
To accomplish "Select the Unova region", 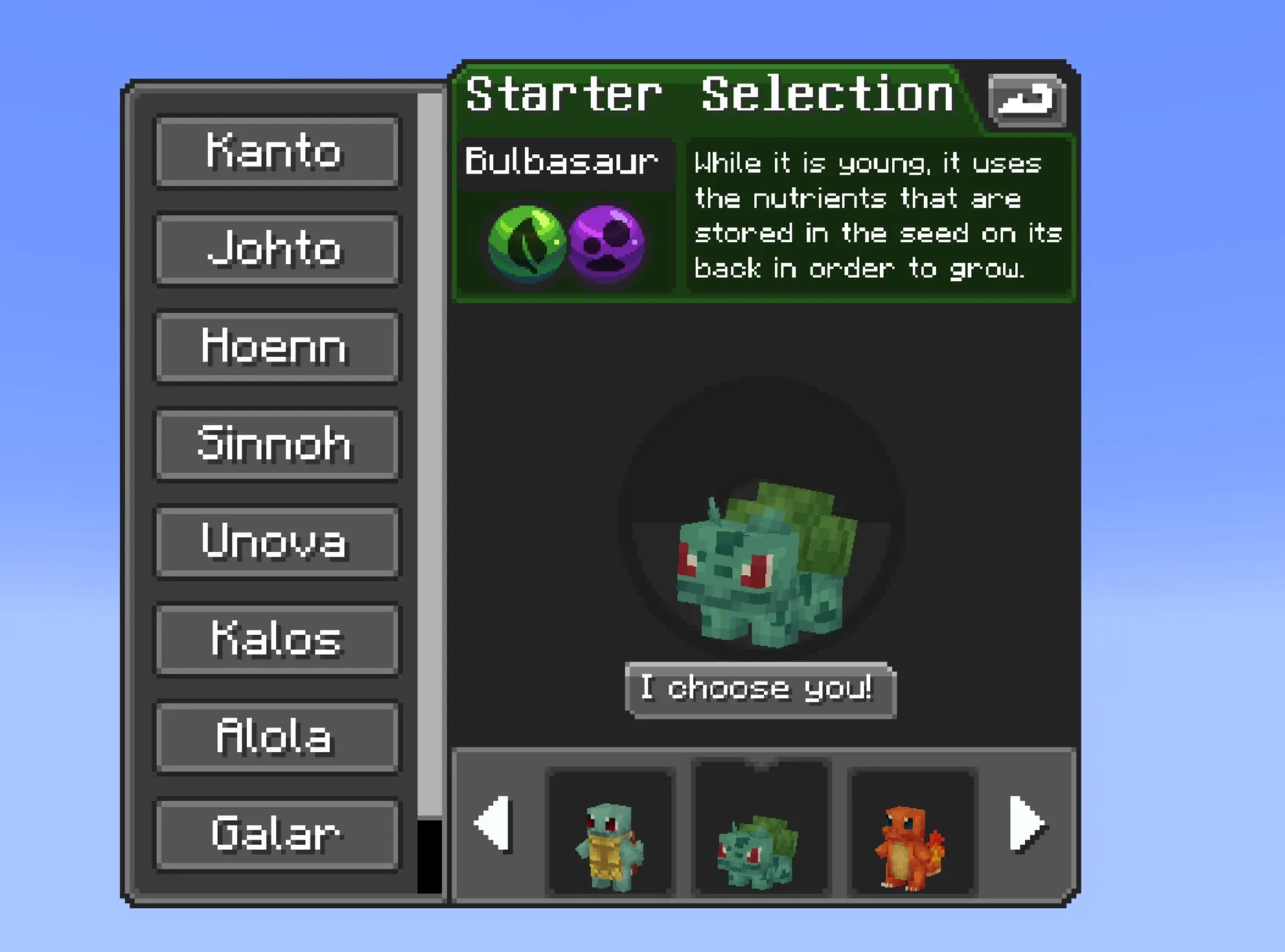I will click(277, 543).
